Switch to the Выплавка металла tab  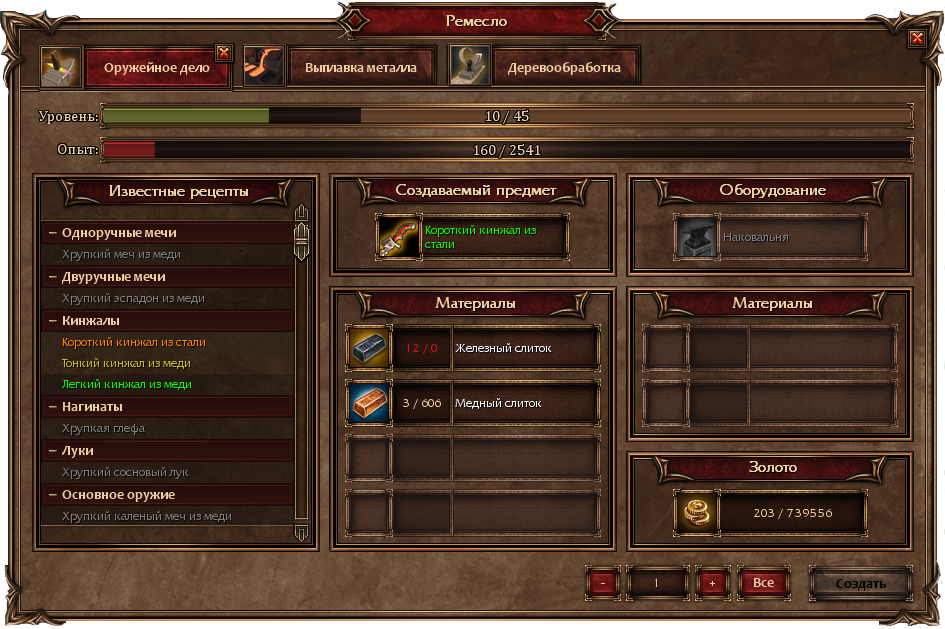coord(353,68)
